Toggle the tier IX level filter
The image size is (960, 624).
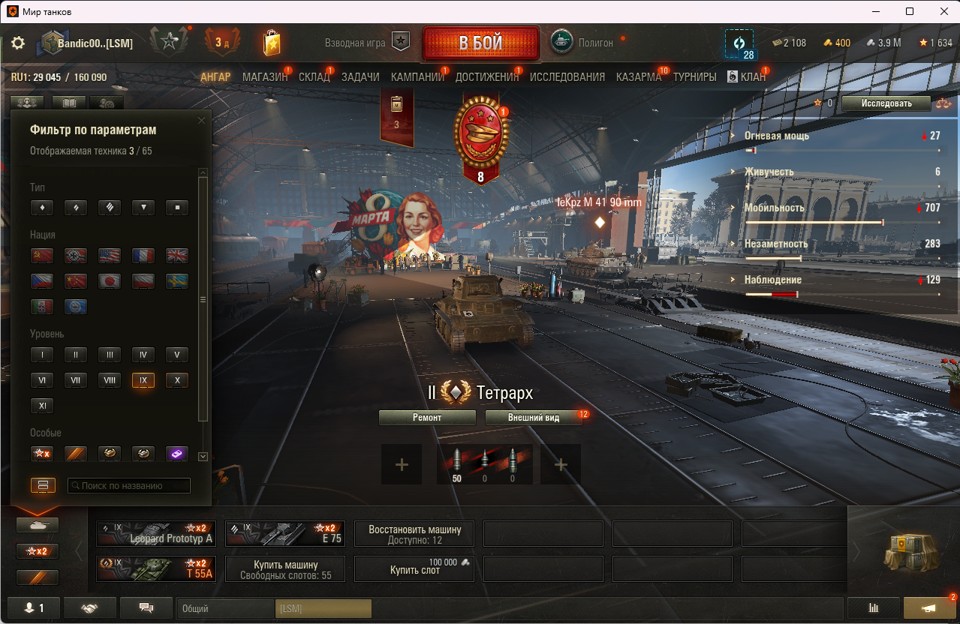click(x=142, y=380)
